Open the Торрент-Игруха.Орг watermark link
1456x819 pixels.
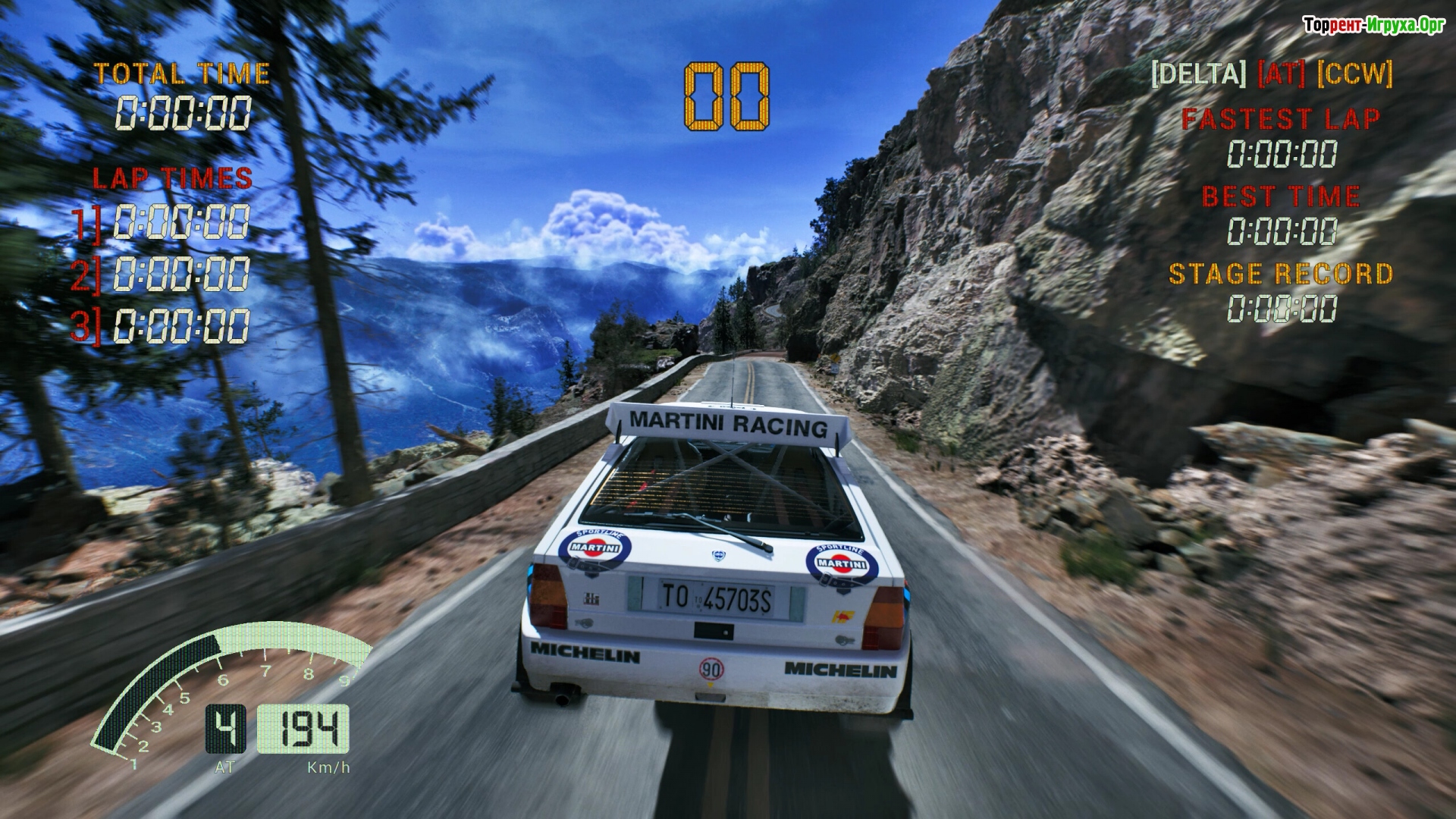1374,25
